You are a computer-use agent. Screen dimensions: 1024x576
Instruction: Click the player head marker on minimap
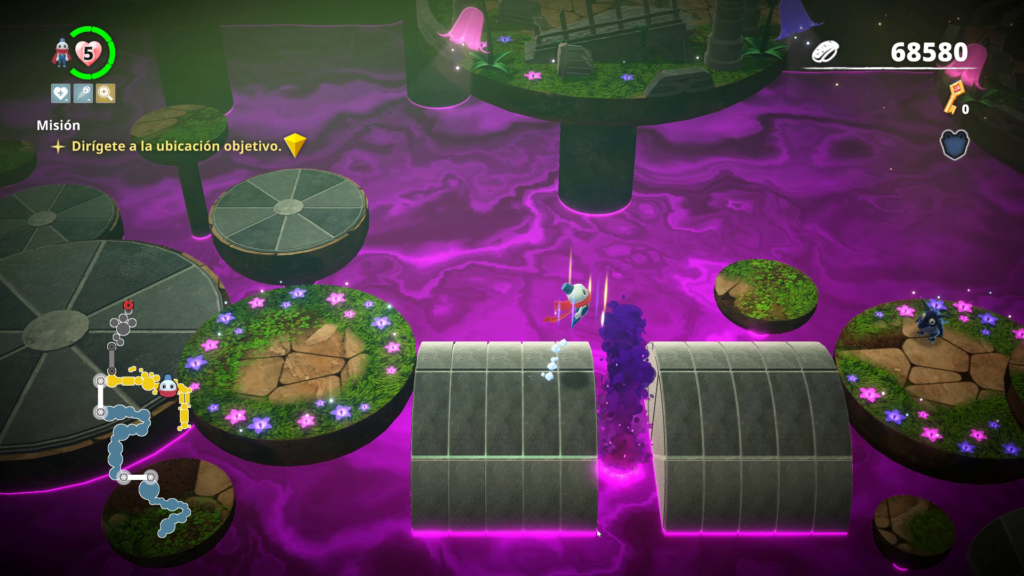tap(167, 386)
